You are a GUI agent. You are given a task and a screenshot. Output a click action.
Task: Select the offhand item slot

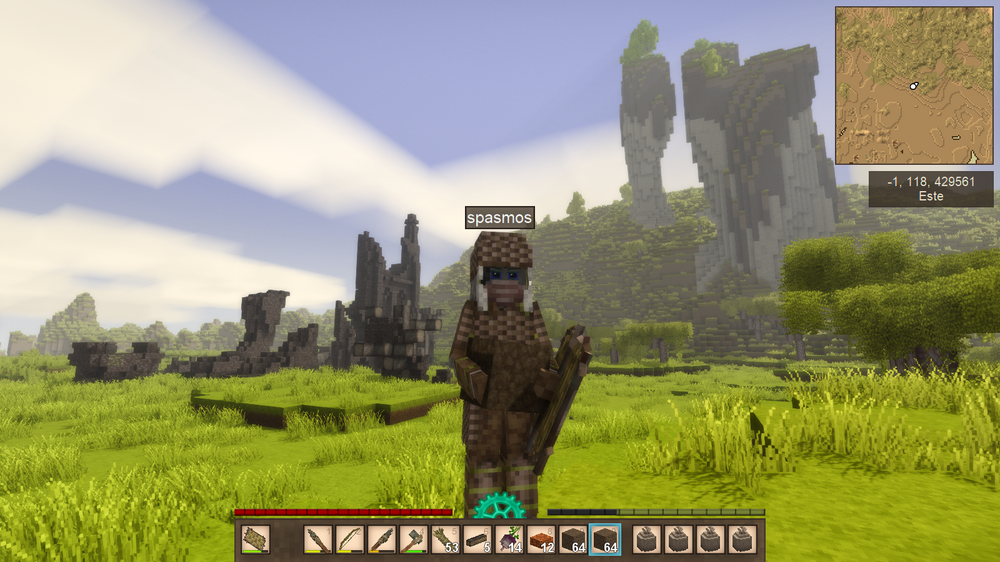coord(255,540)
